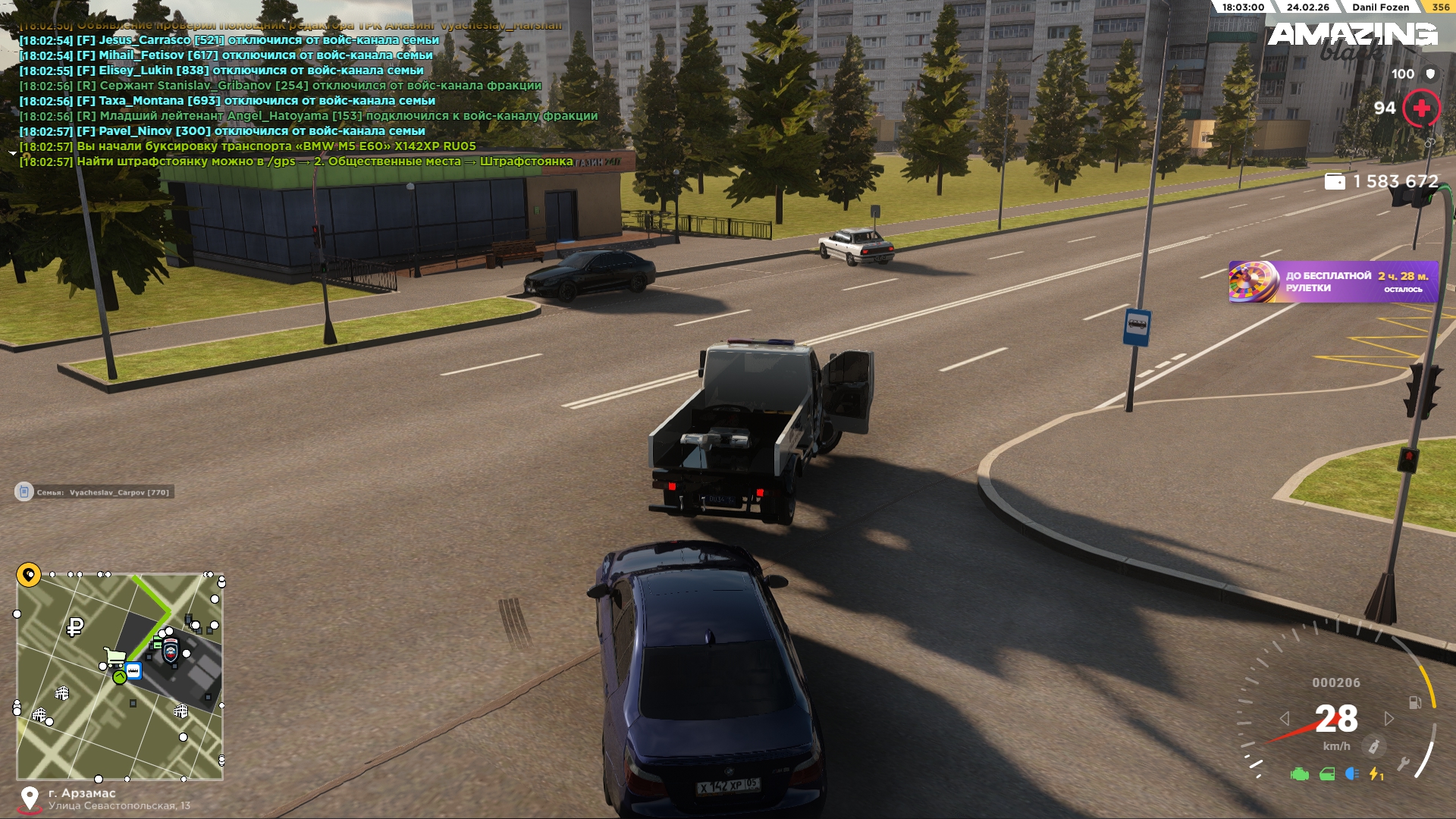Activate the right turn signal arrow
The image size is (1456, 819).
click(1389, 718)
